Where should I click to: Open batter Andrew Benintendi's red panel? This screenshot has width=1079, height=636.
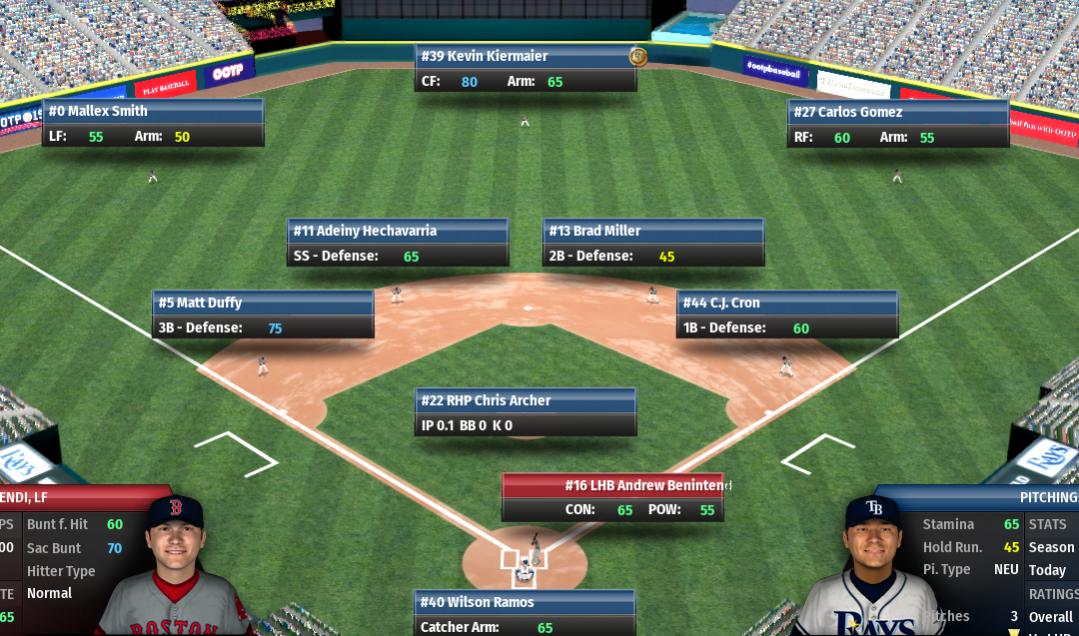click(x=612, y=497)
